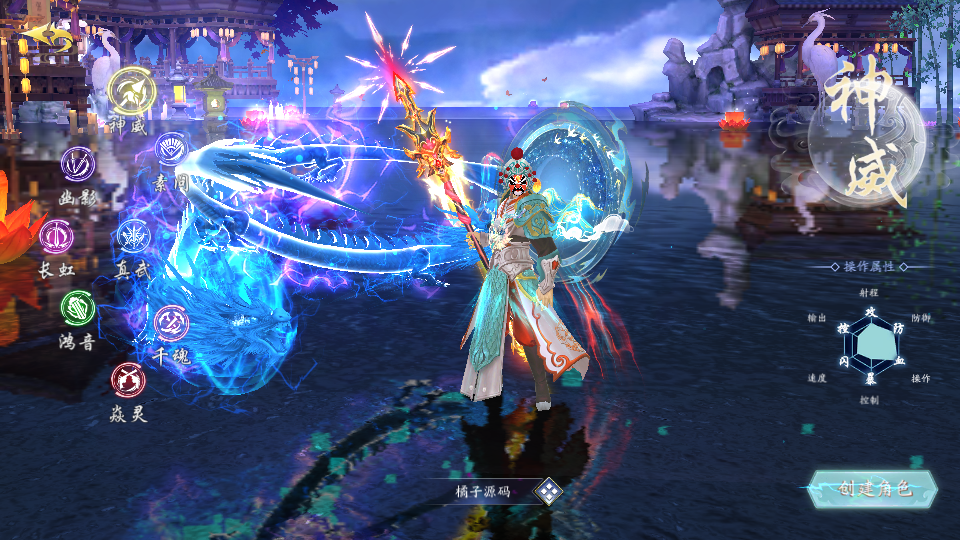
Task: Pick the 千魂 class icon
Action: pos(171,321)
